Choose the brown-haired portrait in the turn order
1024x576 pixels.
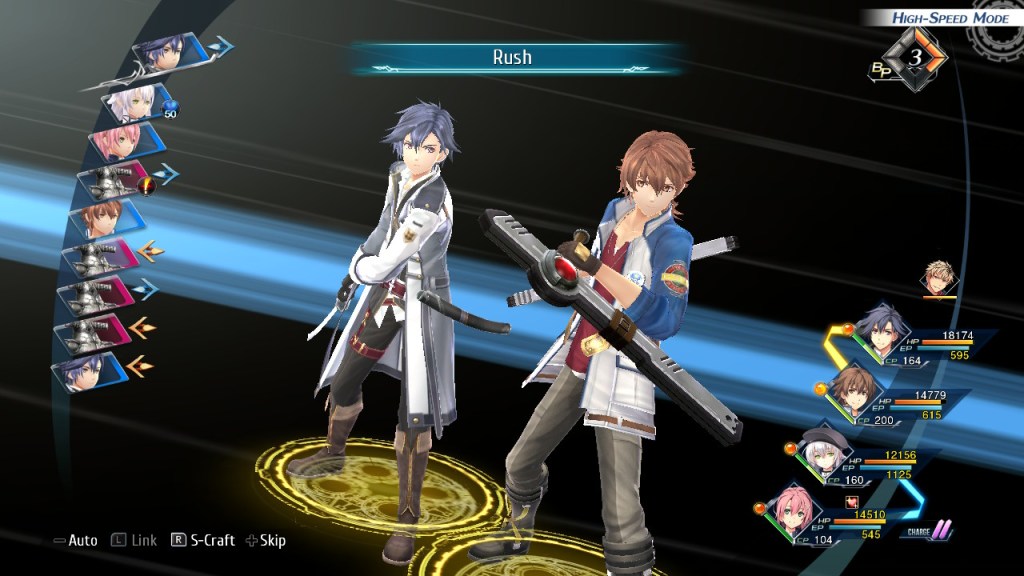[x=96, y=218]
